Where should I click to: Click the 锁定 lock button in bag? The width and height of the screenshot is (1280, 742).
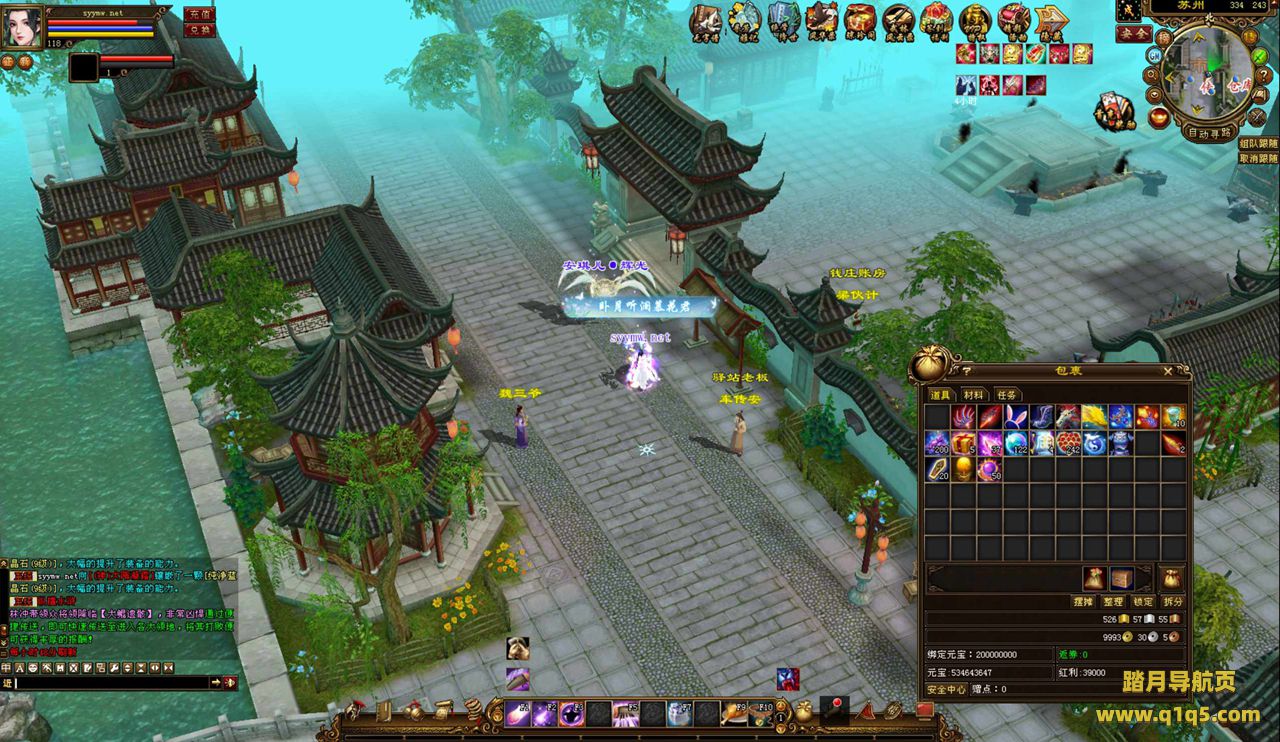1143,602
